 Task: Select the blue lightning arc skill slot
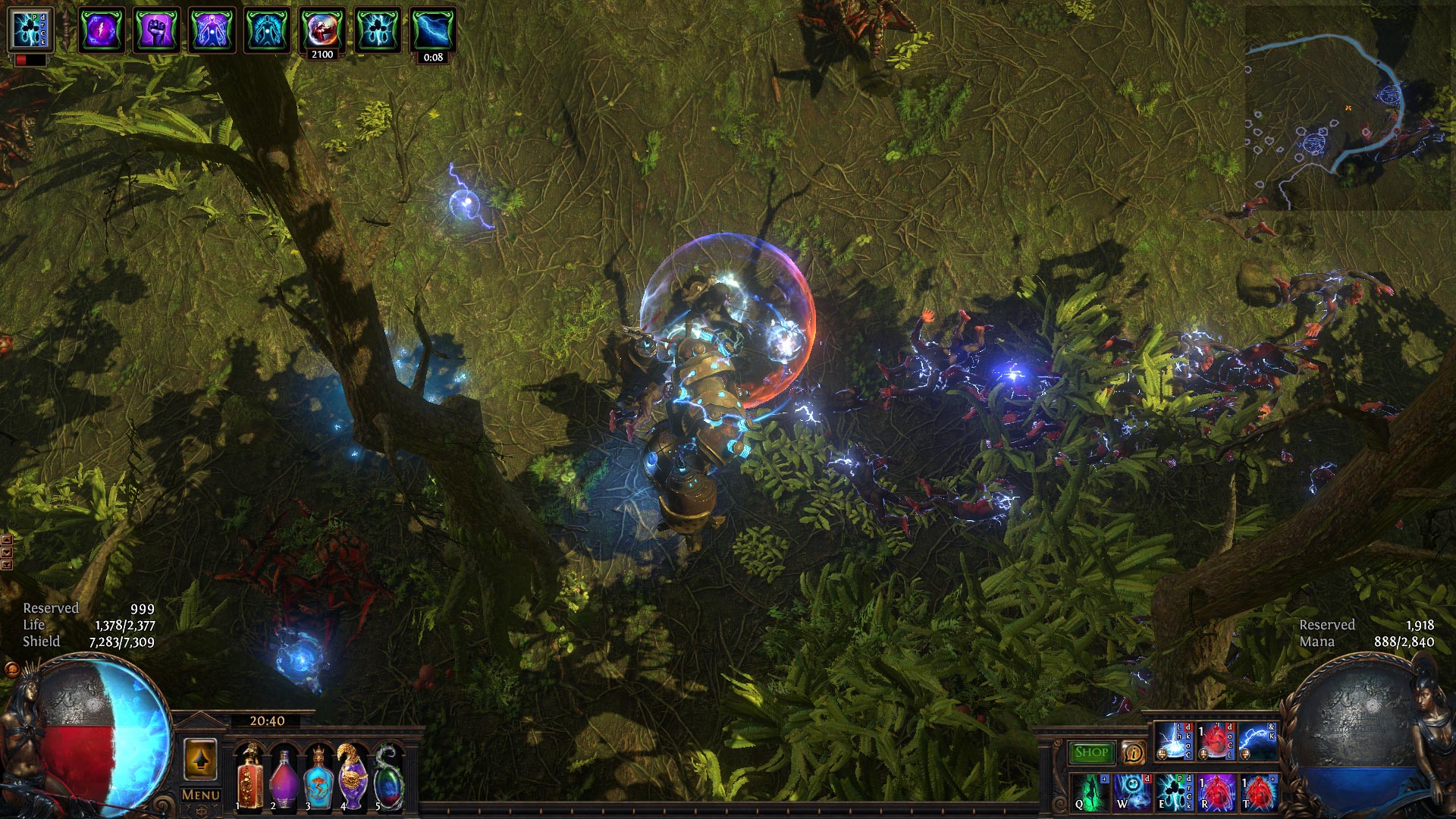pos(1258,742)
